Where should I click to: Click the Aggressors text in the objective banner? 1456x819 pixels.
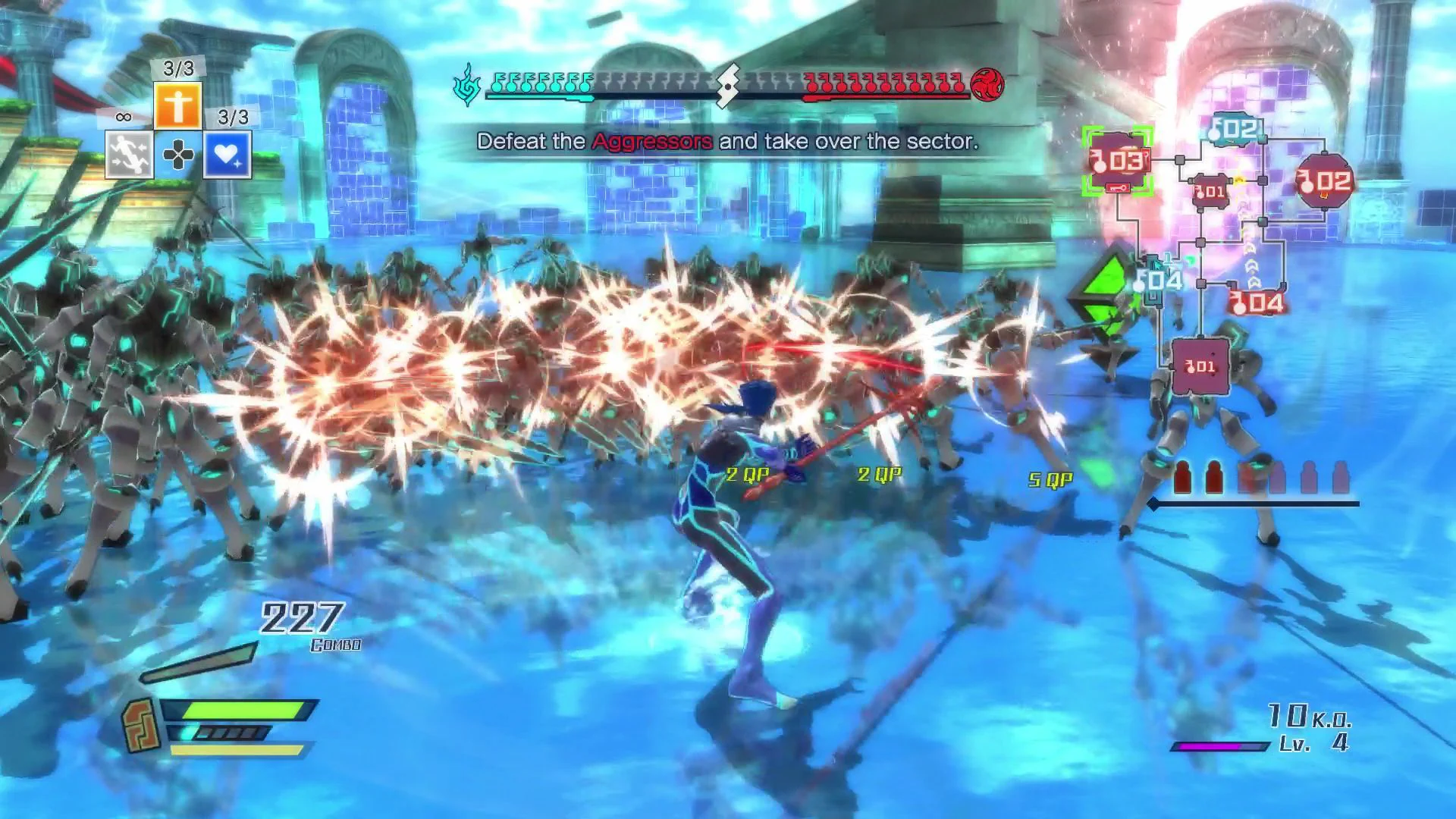tap(650, 141)
